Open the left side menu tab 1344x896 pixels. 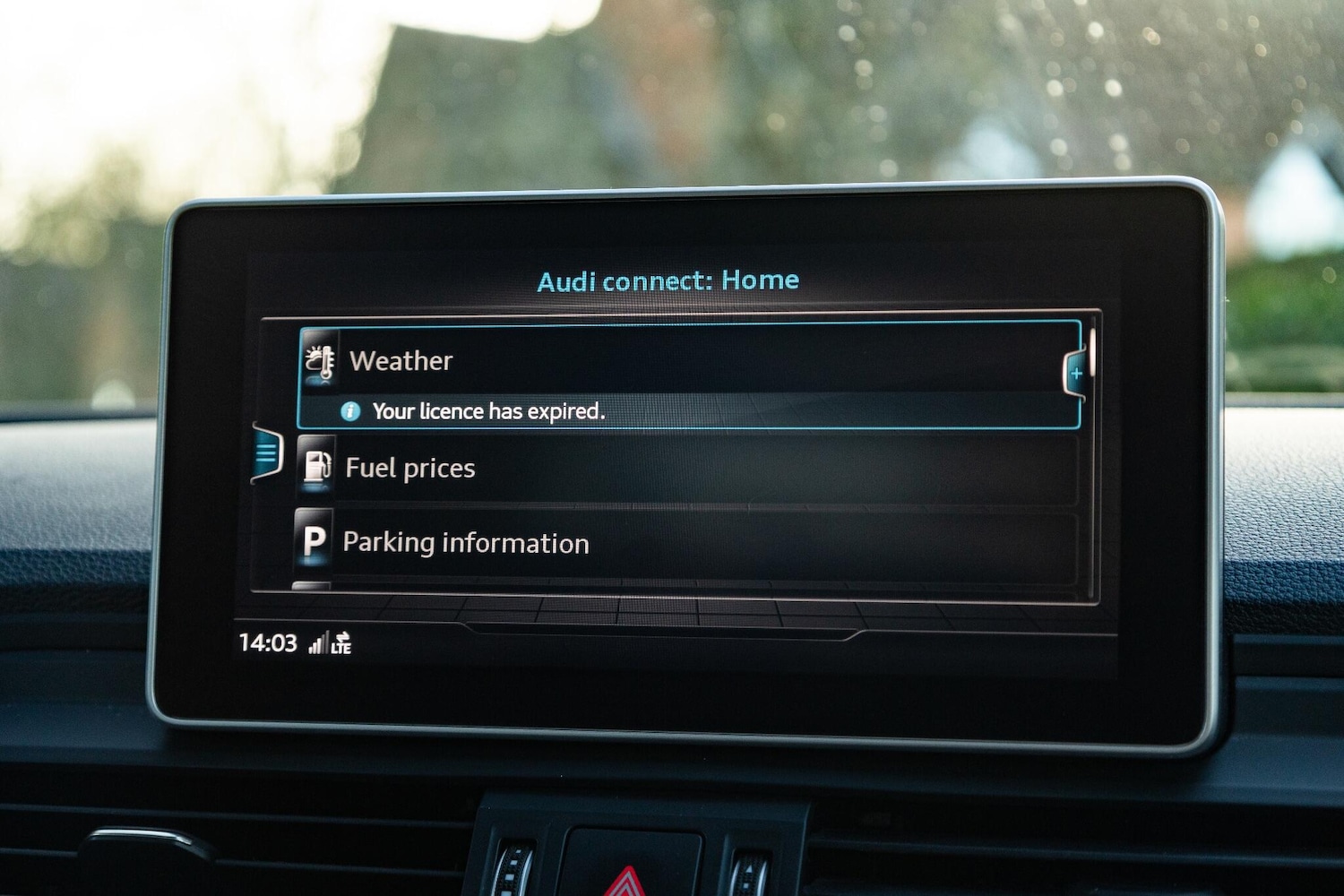click(267, 453)
